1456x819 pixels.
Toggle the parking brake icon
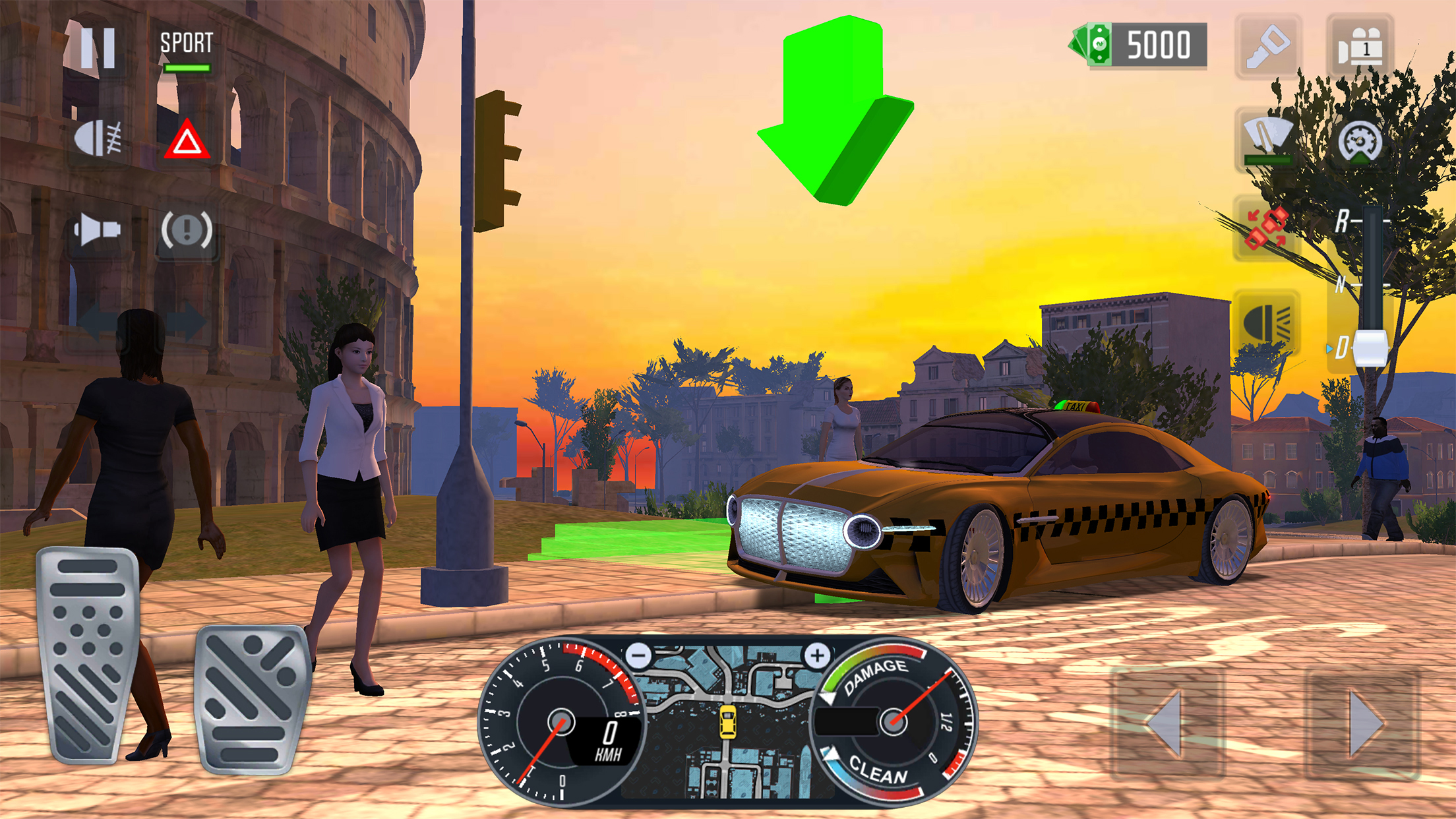(x=187, y=230)
